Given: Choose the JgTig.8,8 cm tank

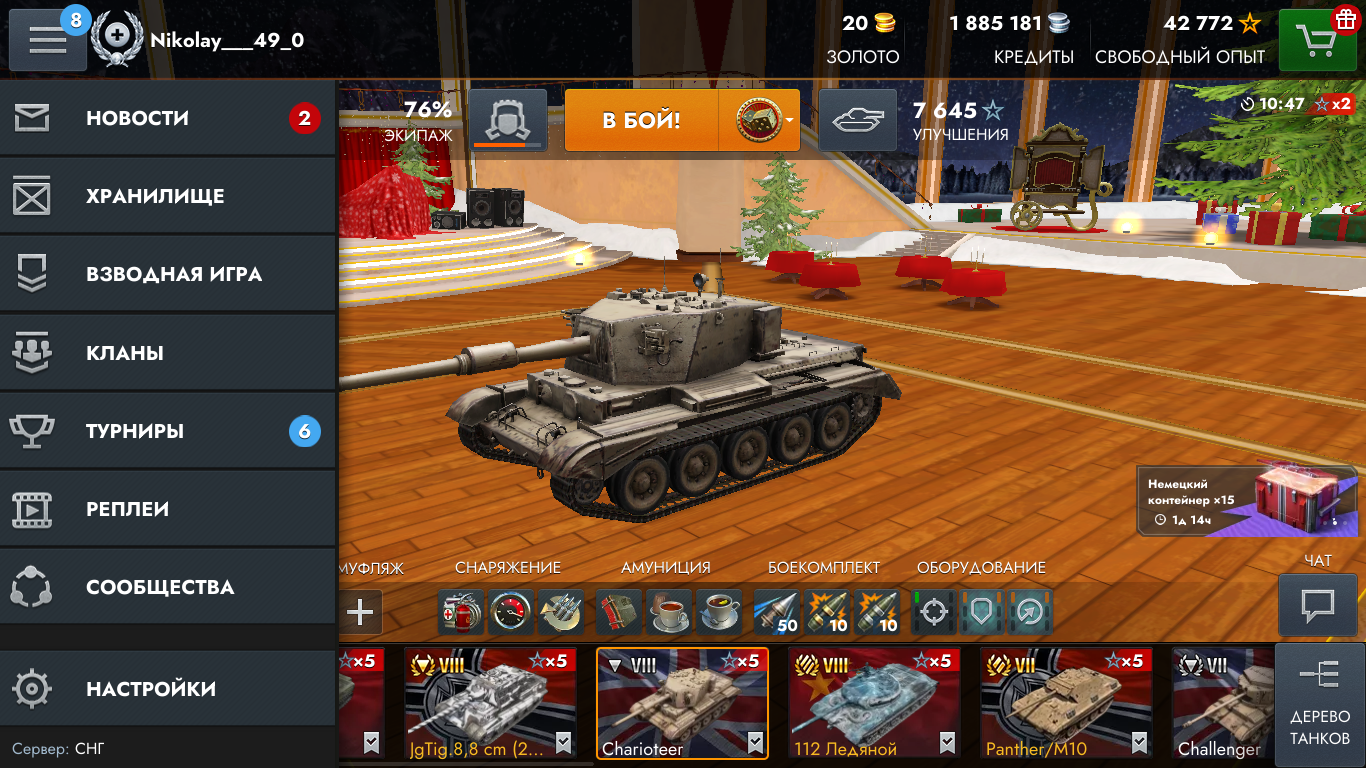Looking at the screenshot, I should click(490, 703).
